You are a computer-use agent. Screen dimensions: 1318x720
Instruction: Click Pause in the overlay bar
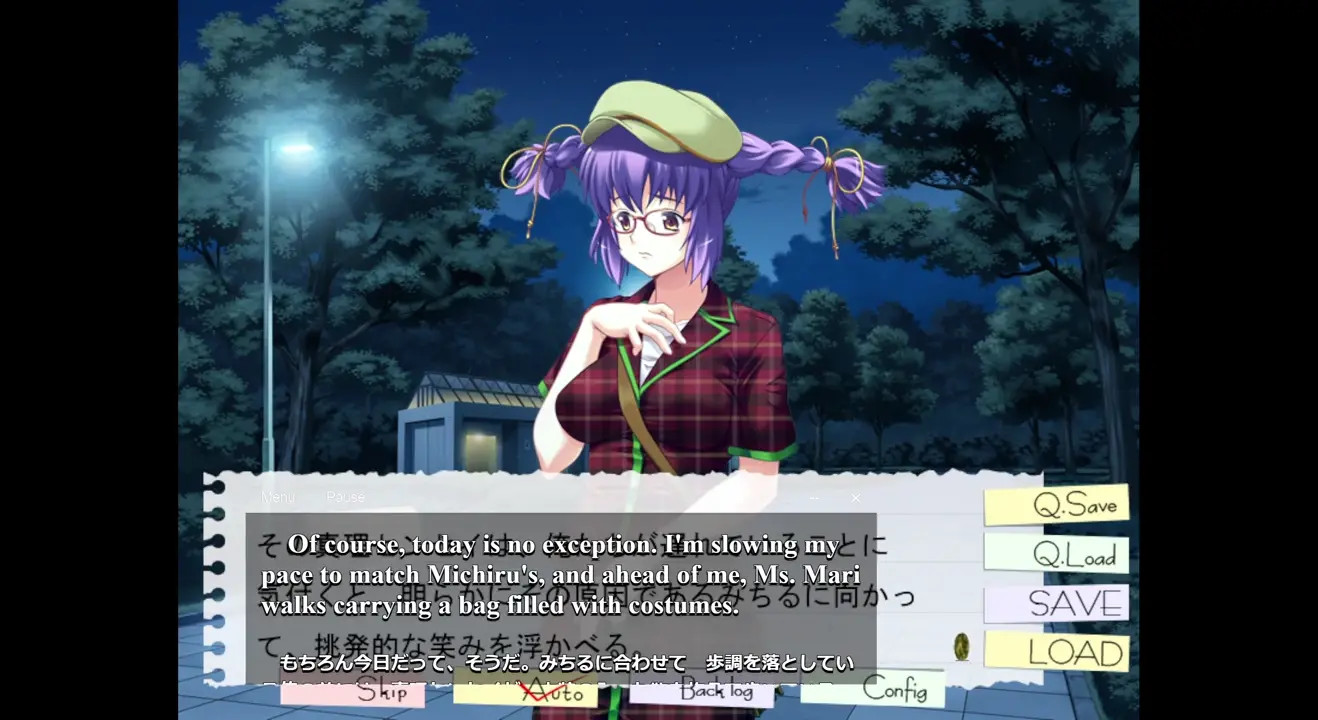(x=346, y=497)
